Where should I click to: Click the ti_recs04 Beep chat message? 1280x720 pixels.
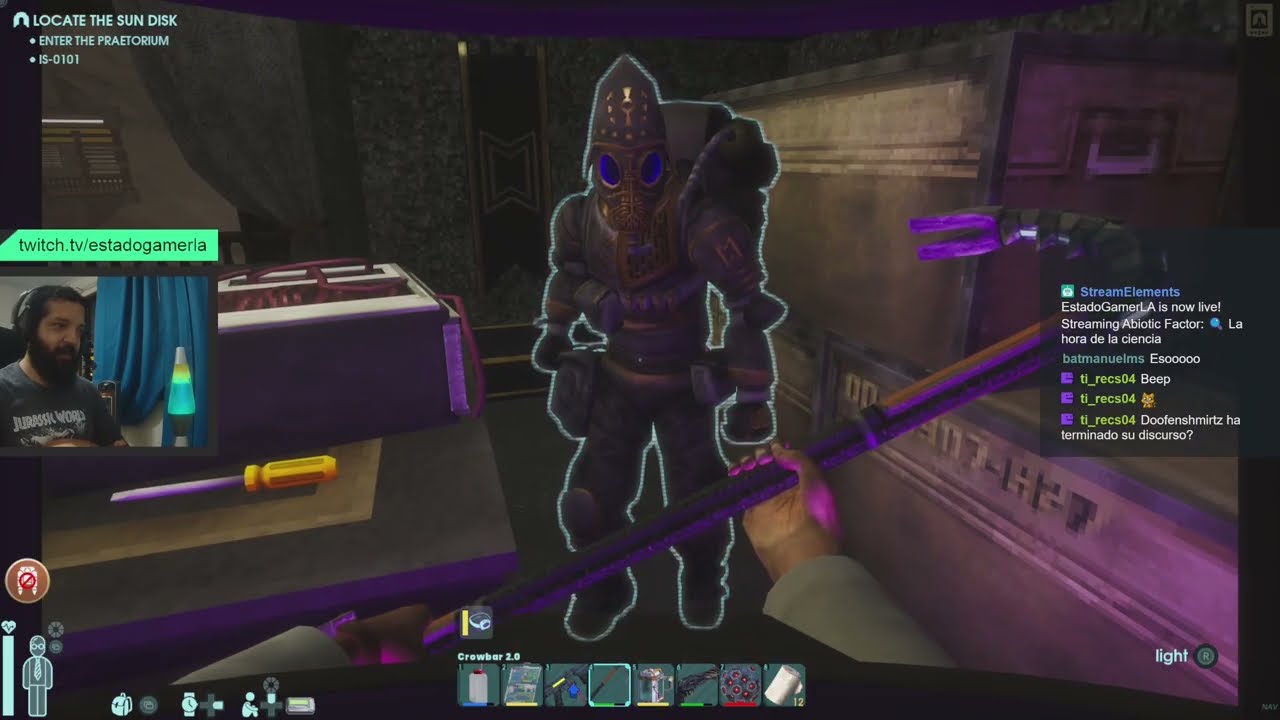[1125, 379]
